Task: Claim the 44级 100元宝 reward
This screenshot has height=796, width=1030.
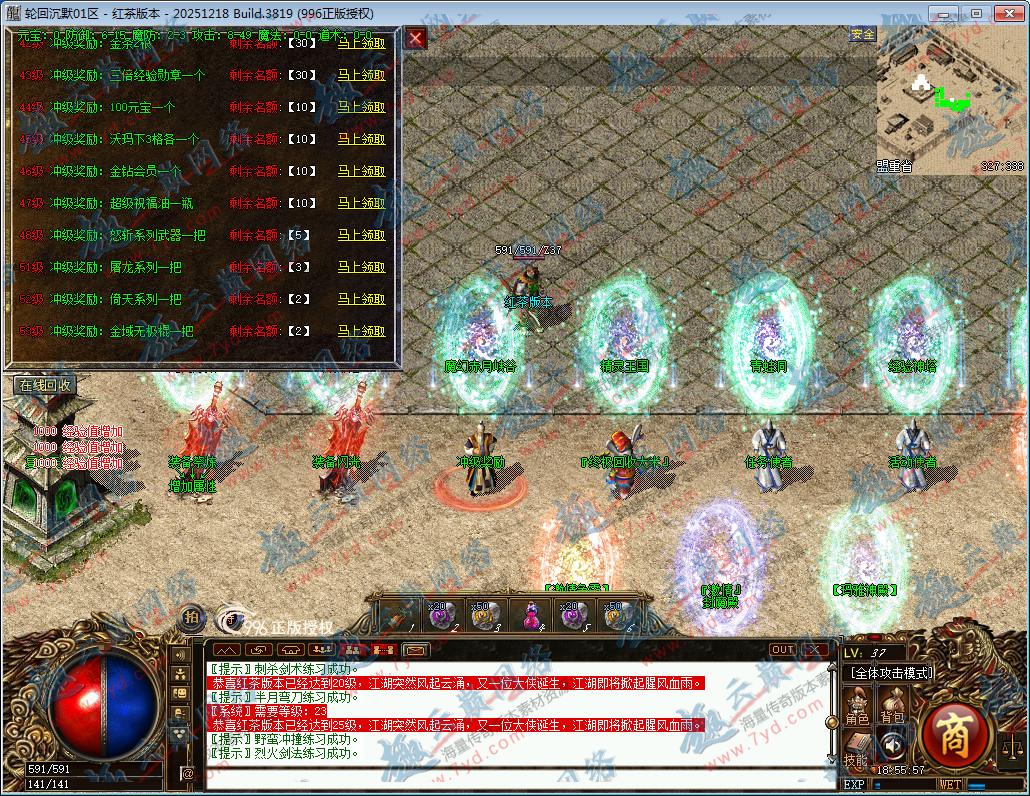Action: pyautogui.click(x=361, y=107)
